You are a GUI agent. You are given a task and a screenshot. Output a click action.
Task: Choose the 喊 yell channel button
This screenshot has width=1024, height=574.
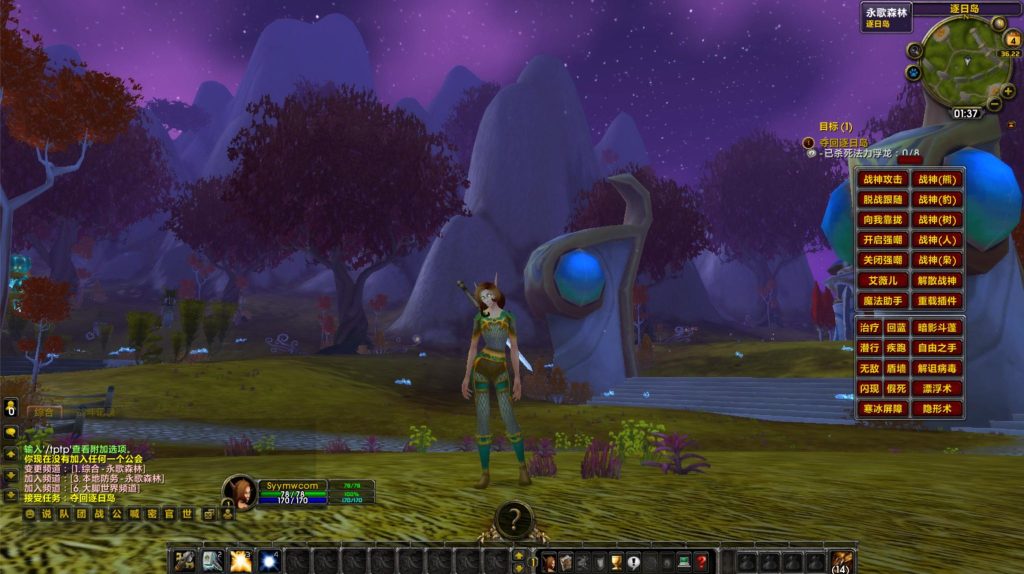(x=135, y=514)
